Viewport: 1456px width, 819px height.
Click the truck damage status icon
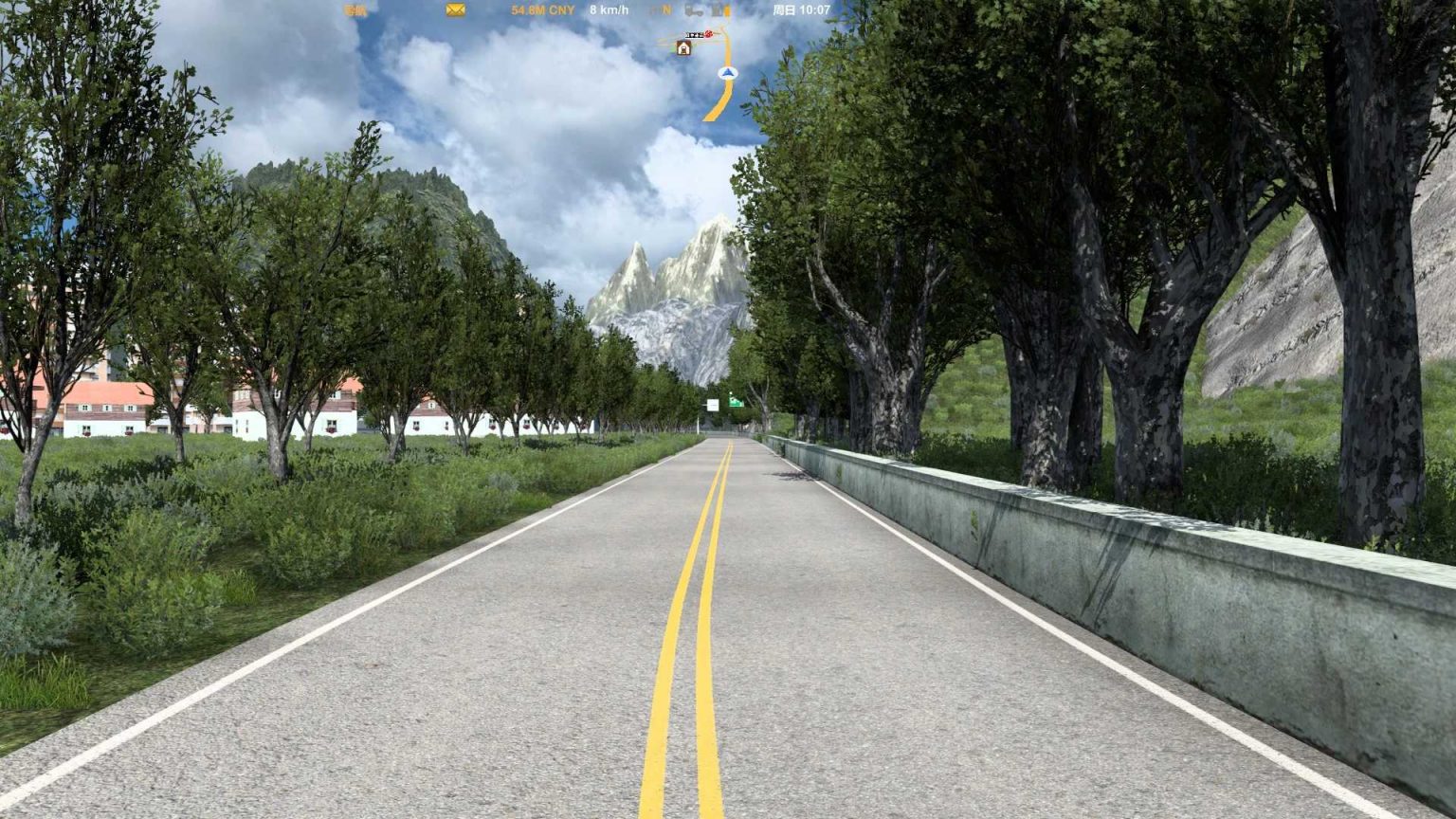click(695, 10)
